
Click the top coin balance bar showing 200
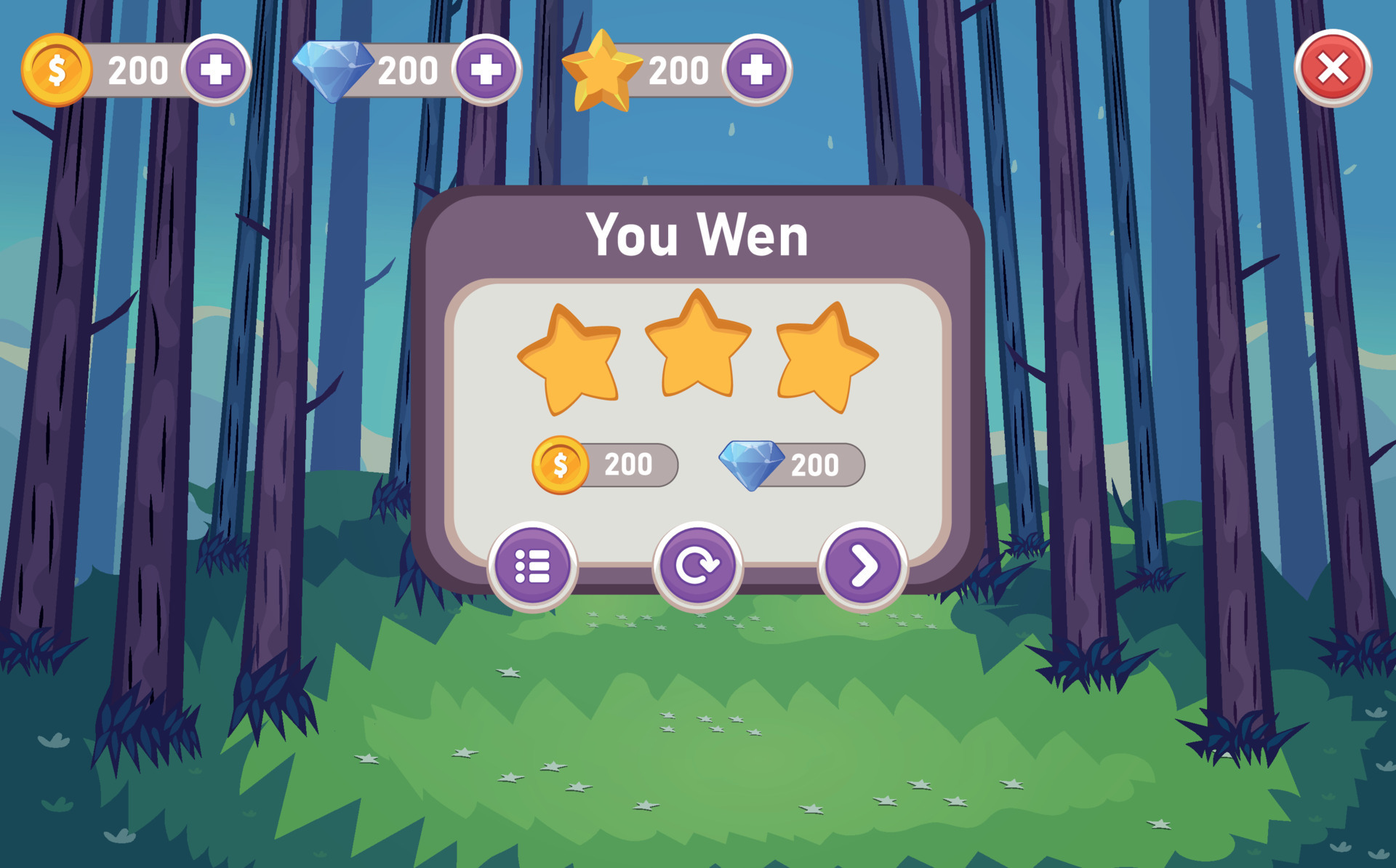pyautogui.click(x=137, y=70)
